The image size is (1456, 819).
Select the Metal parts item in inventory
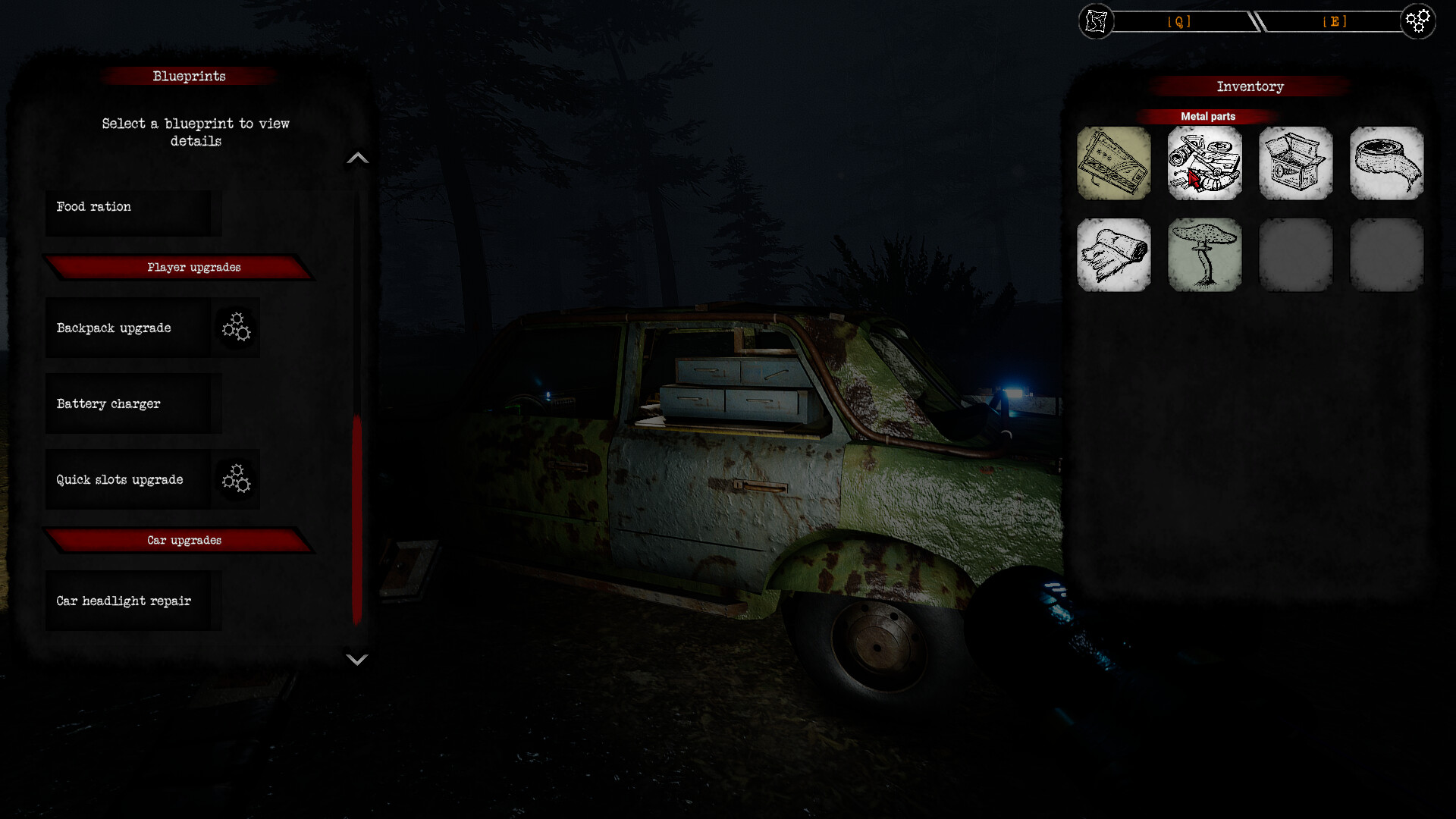1205,163
